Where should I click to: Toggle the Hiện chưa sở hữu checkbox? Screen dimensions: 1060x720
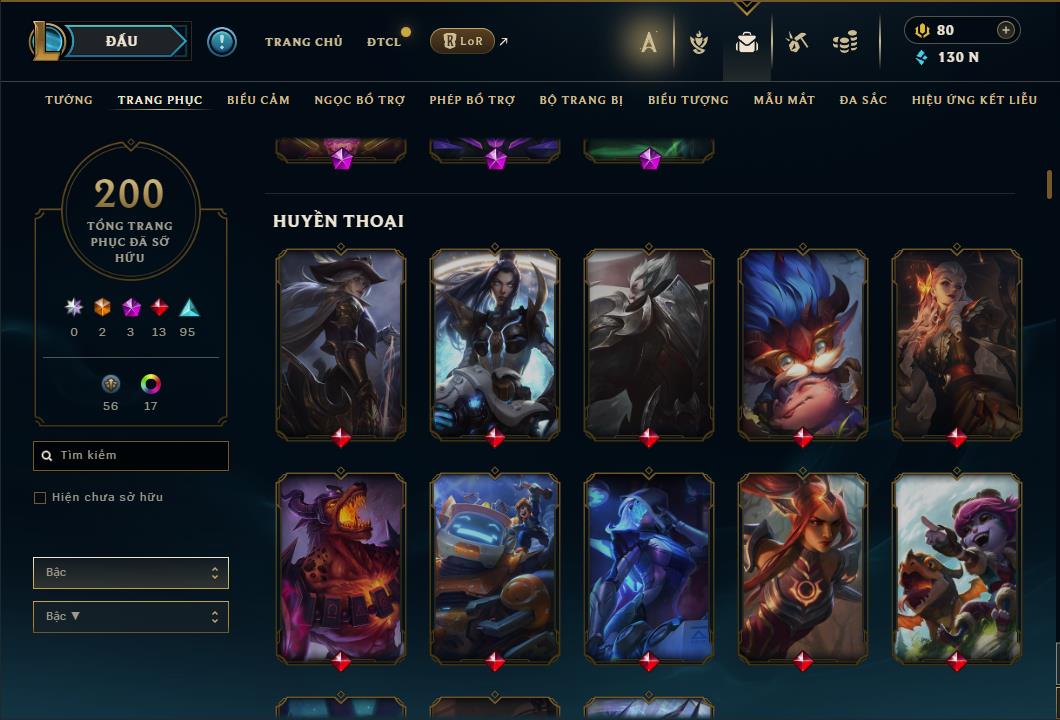click(x=40, y=498)
